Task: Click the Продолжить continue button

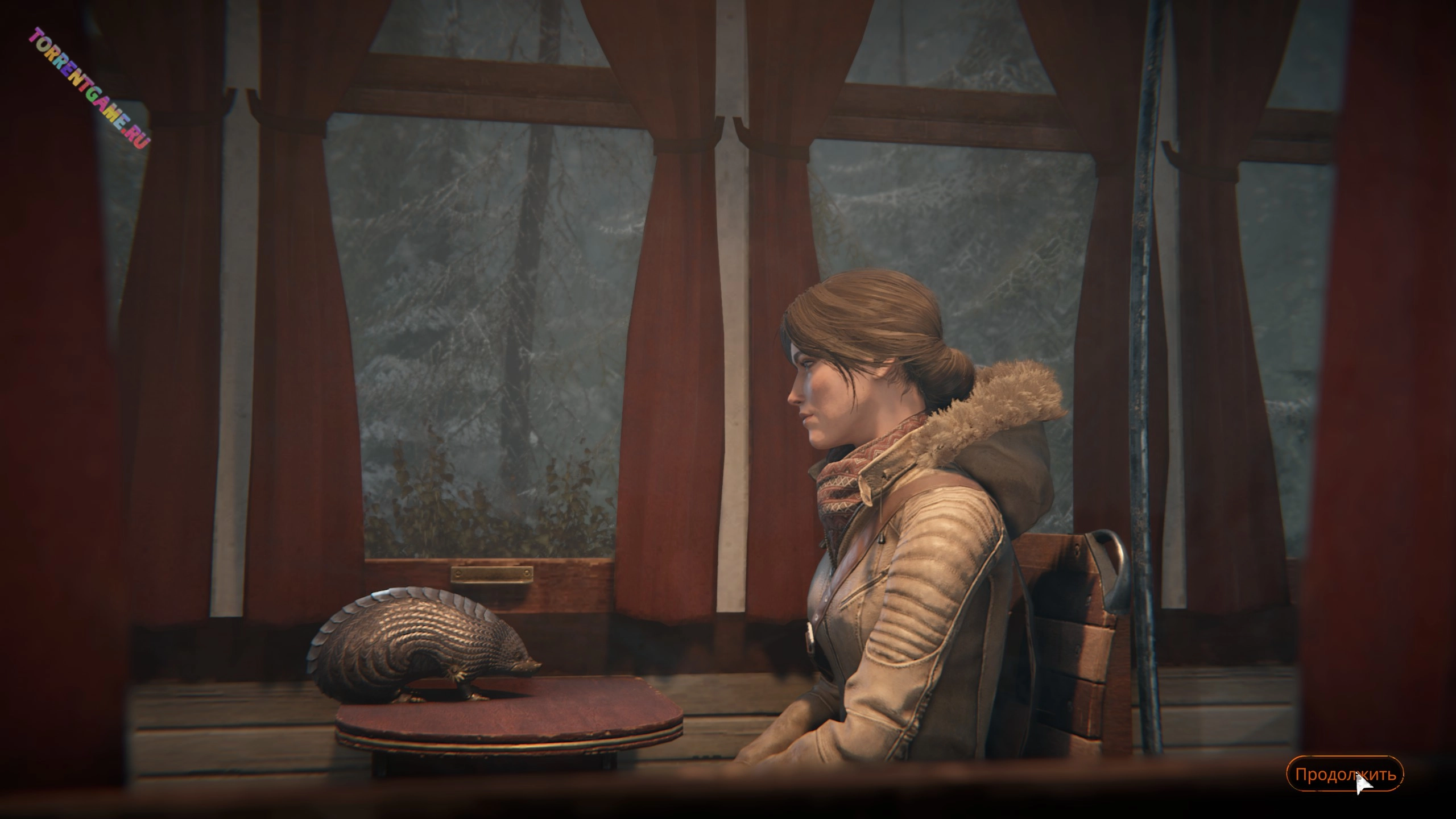Action: (1345, 774)
